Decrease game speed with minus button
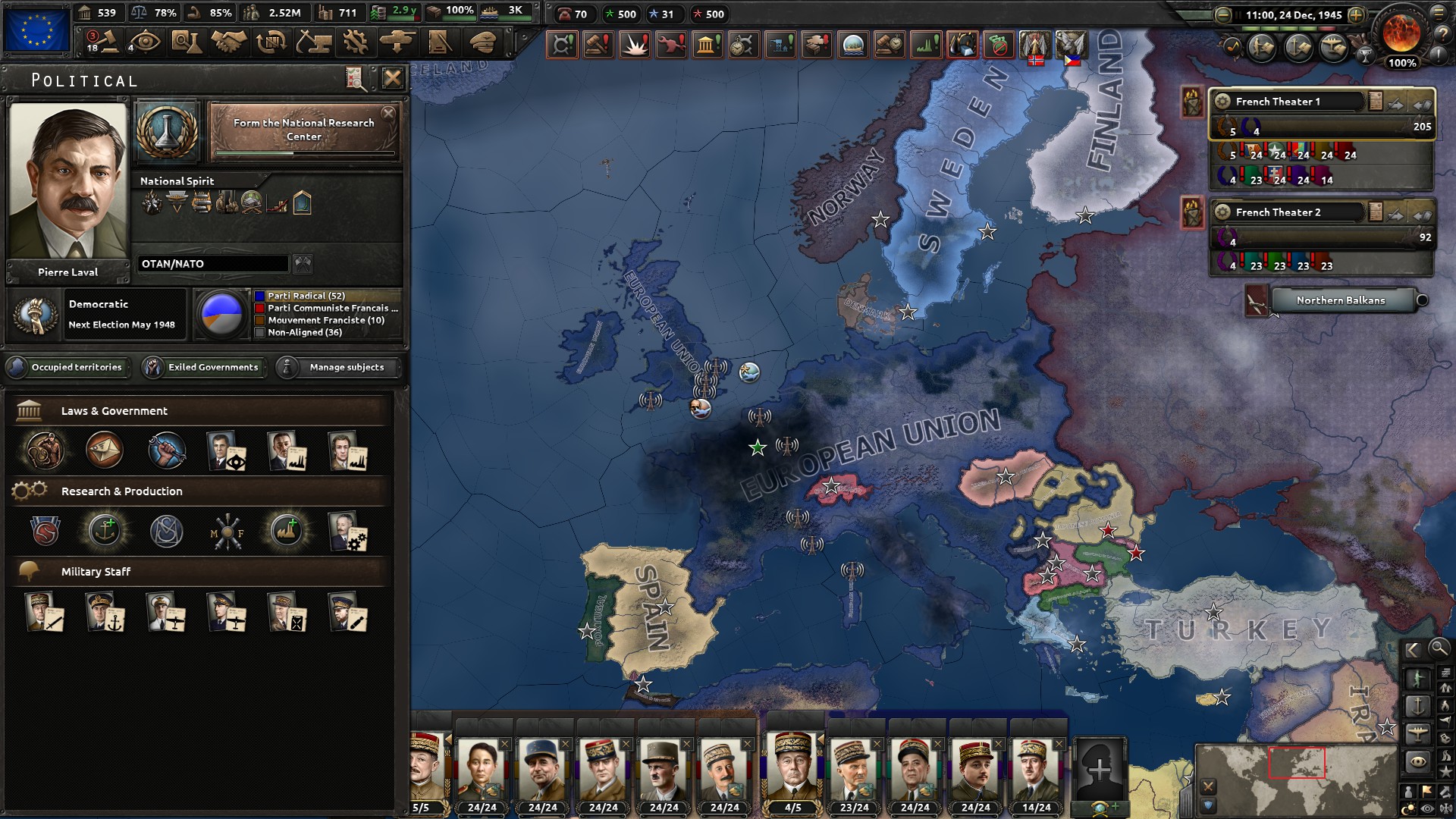 (1222, 14)
